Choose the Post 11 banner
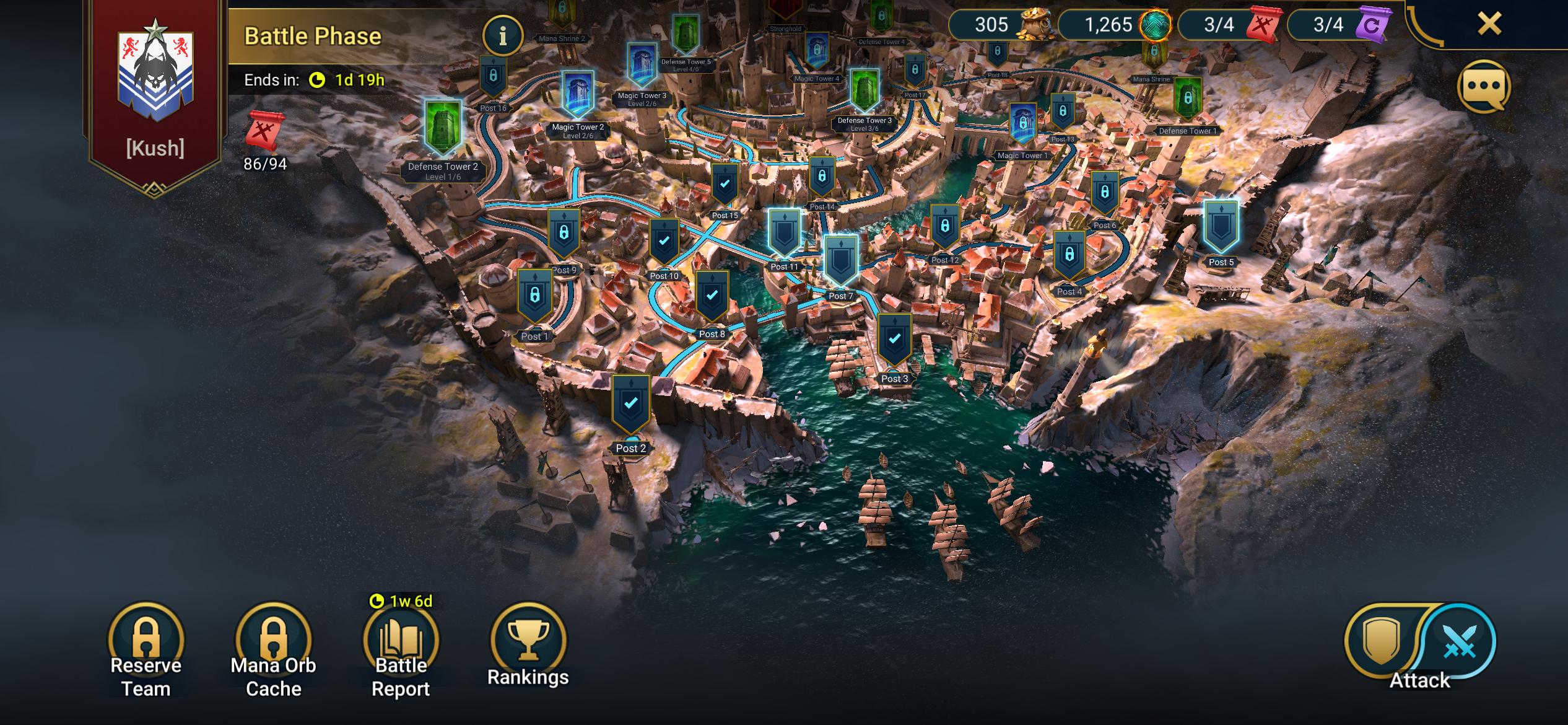The width and height of the screenshot is (1568, 725). coord(784,233)
